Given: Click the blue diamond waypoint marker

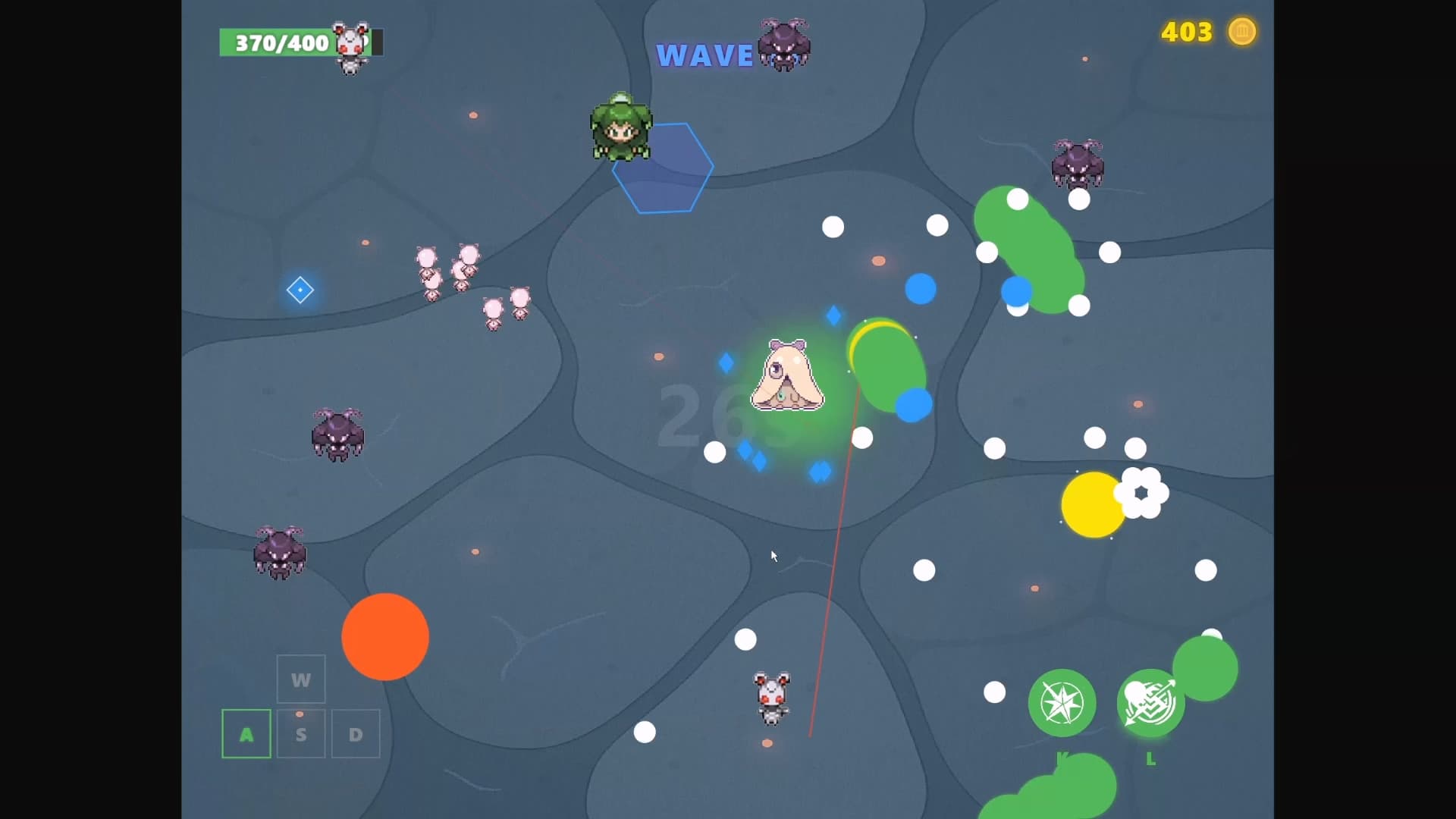Looking at the screenshot, I should point(300,290).
